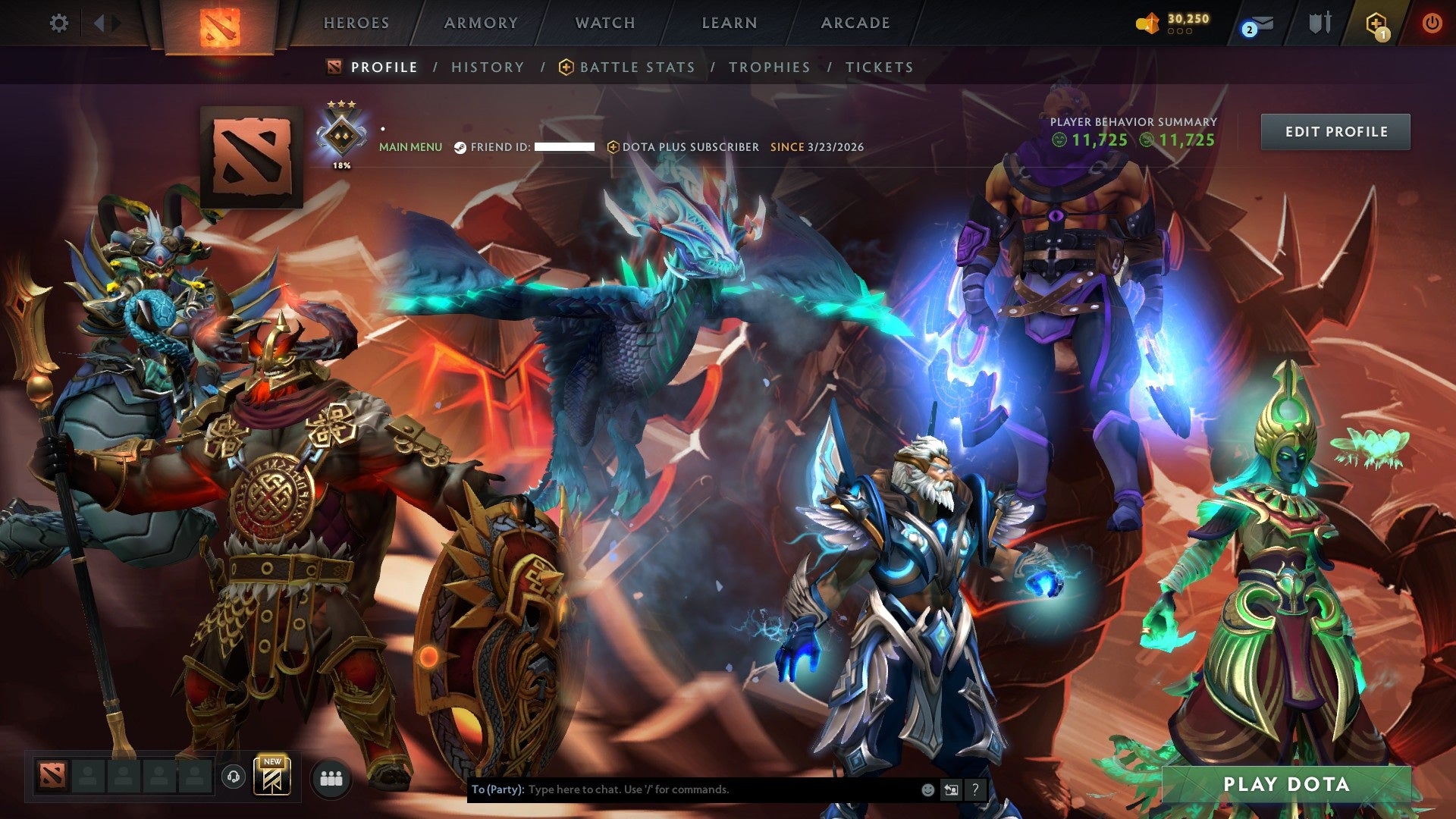Click the power button to exit Dota
This screenshot has height=819, width=1456.
pyautogui.click(x=1432, y=23)
